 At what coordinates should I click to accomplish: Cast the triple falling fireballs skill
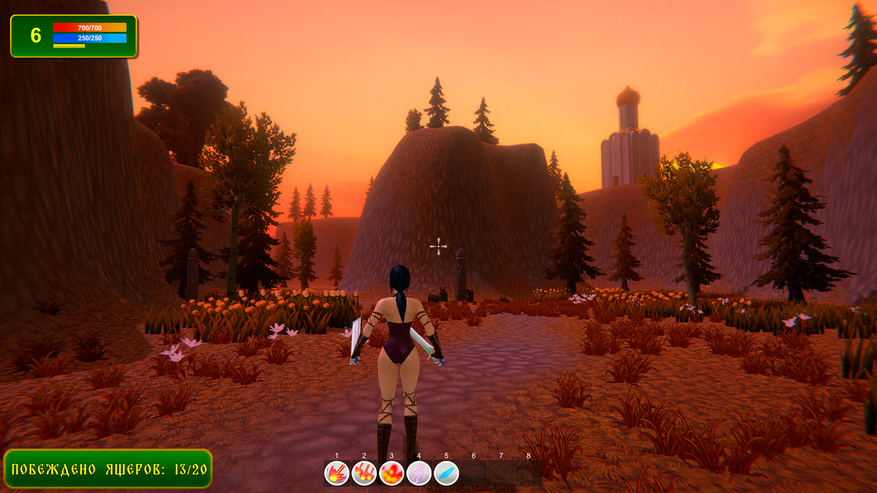364,473
